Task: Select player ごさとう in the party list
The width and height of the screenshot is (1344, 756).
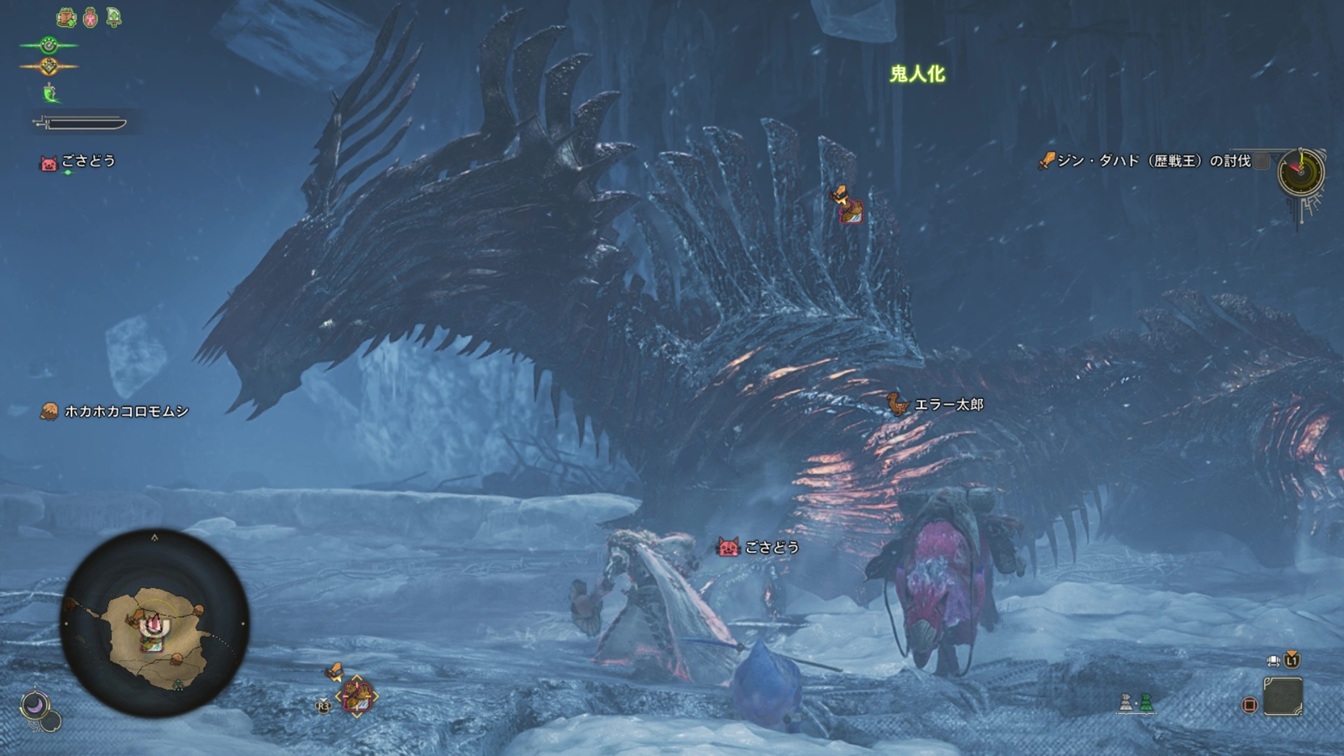Action: click(78, 162)
